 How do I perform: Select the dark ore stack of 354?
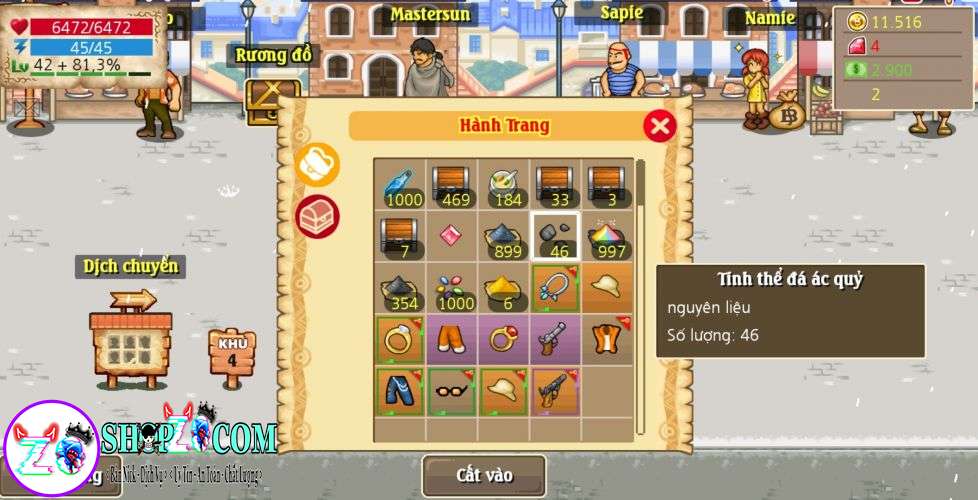coord(400,289)
